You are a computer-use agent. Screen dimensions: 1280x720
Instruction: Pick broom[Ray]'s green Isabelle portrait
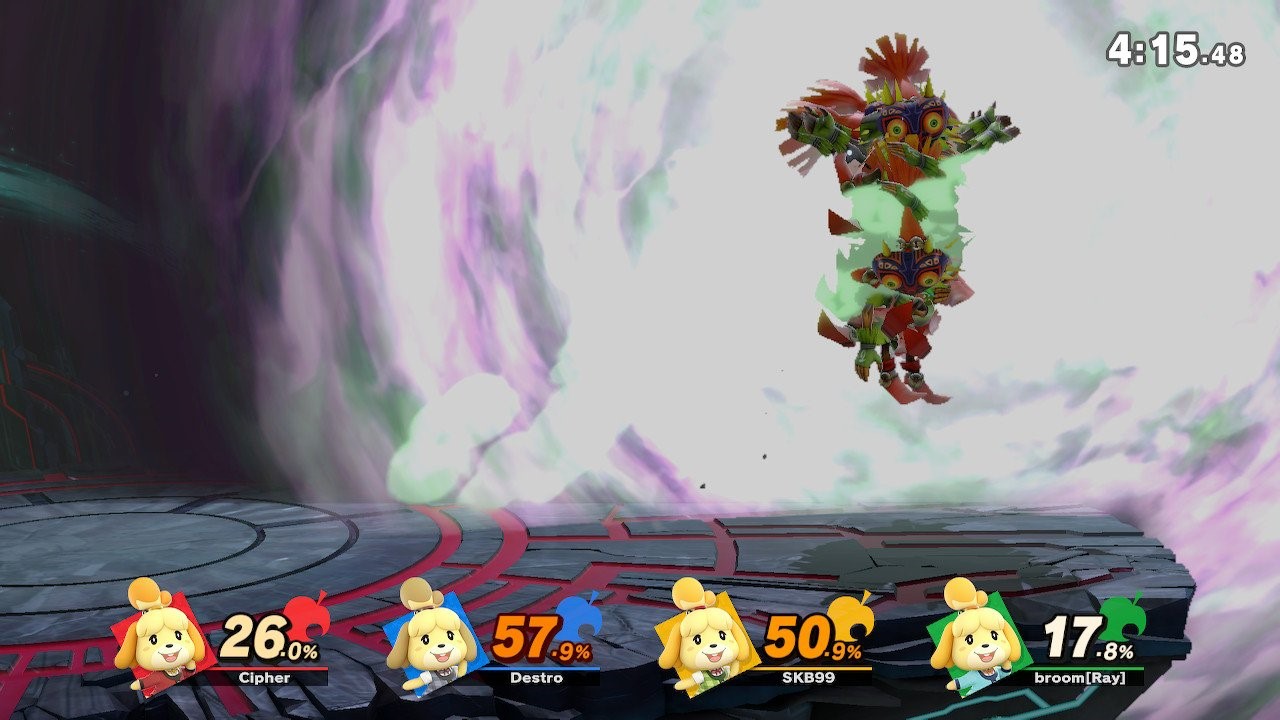(976, 637)
